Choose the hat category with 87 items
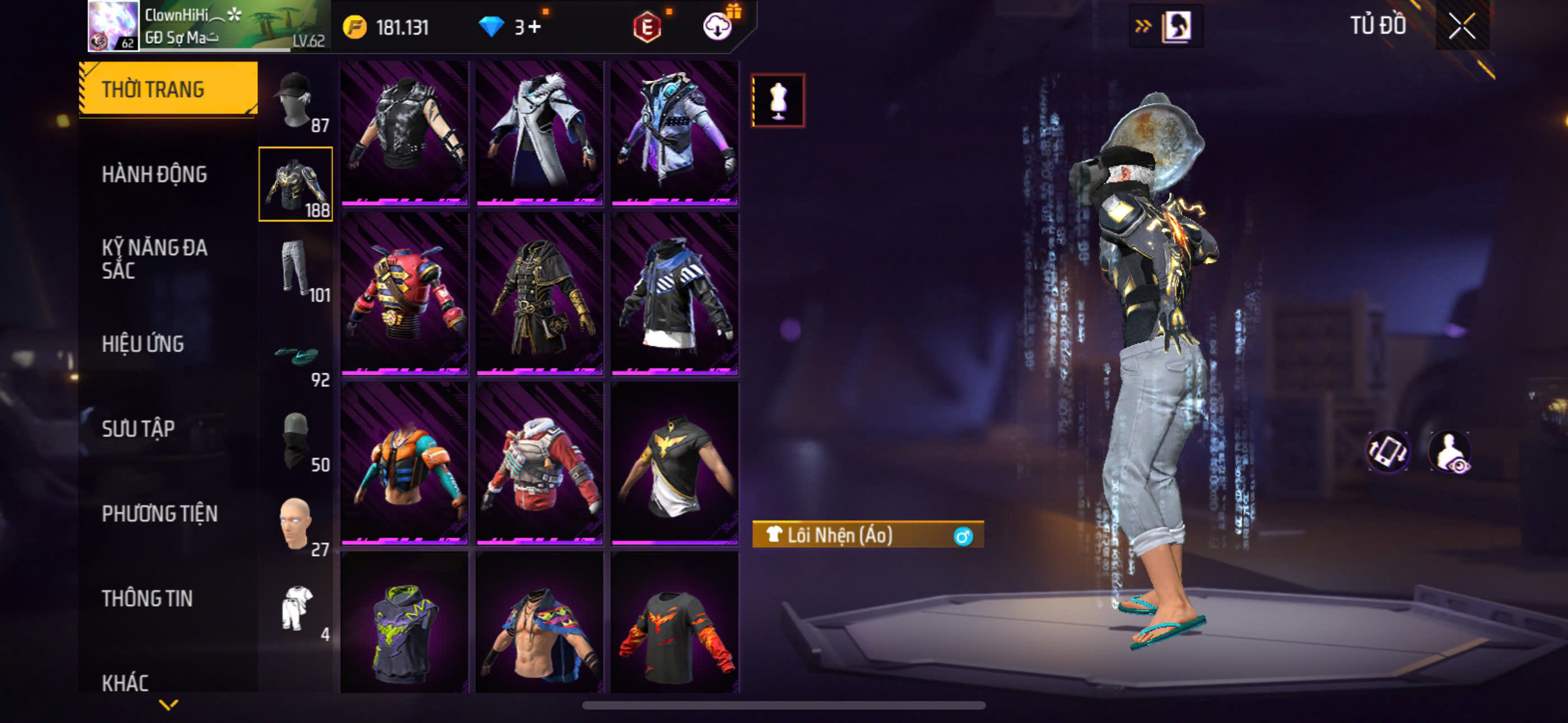 coord(295,100)
